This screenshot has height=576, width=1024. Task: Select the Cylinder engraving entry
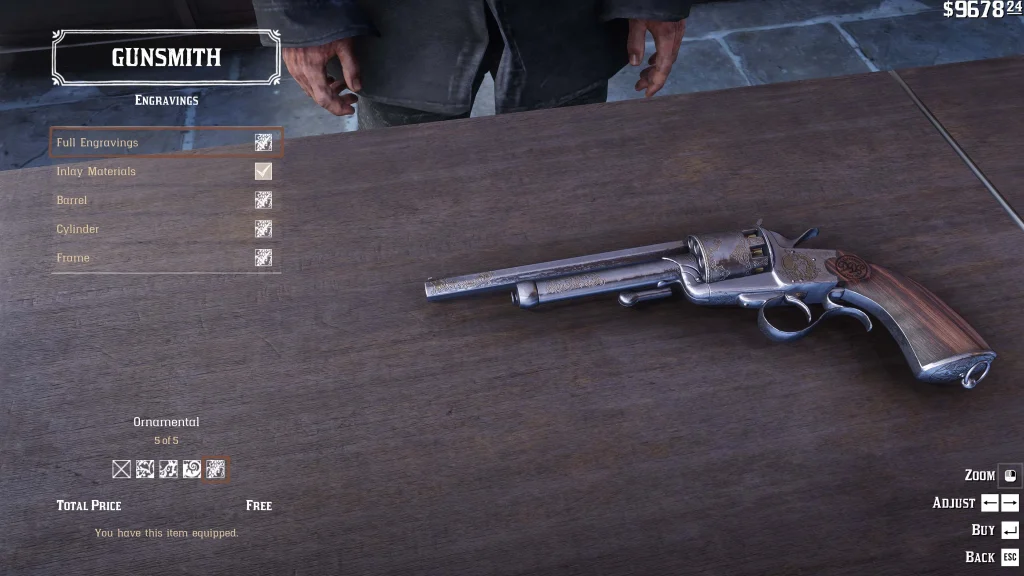pos(165,230)
